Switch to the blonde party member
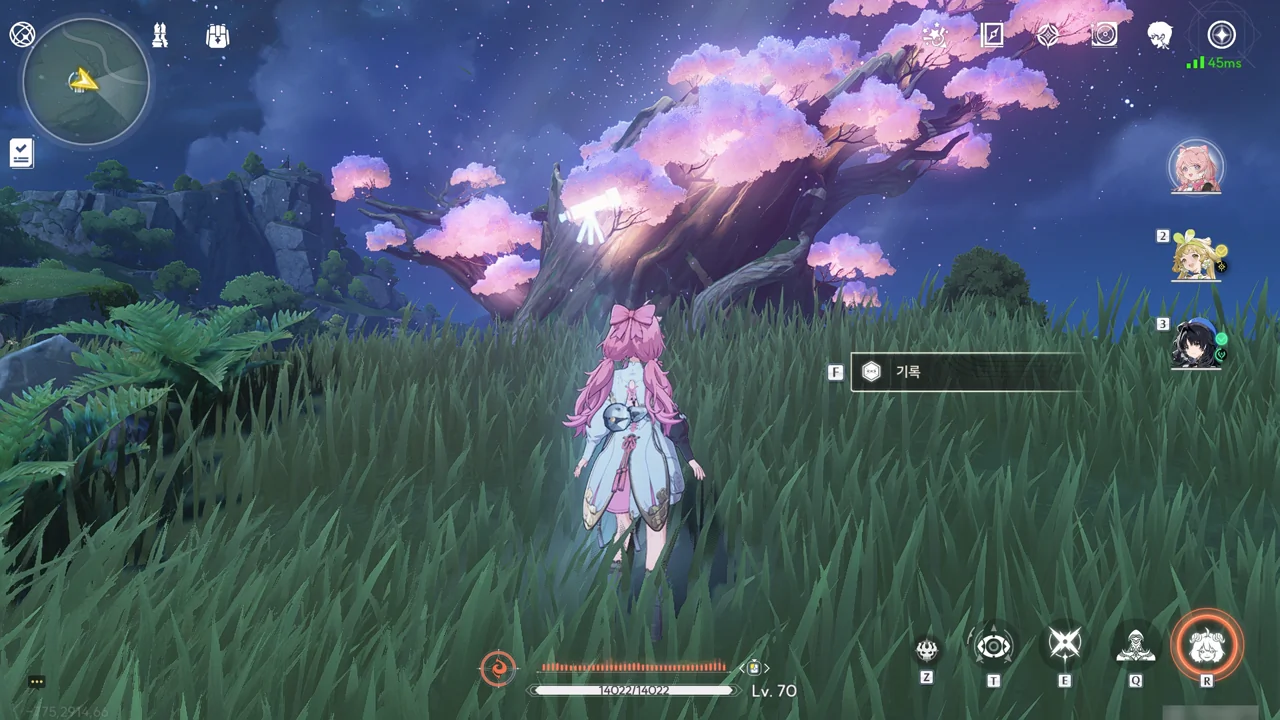The image size is (1280, 720). click(x=1198, y=257)
